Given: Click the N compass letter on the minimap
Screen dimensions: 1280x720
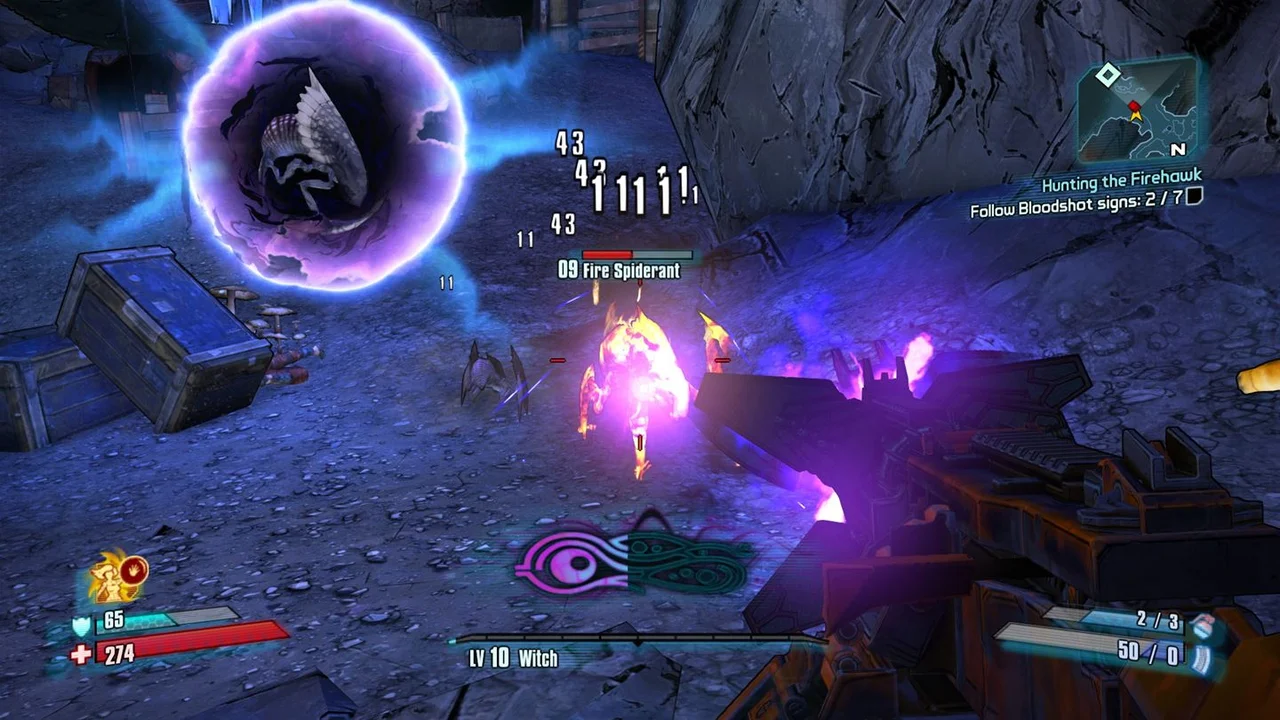Looking at the screenshot, I should point(1178,150).
